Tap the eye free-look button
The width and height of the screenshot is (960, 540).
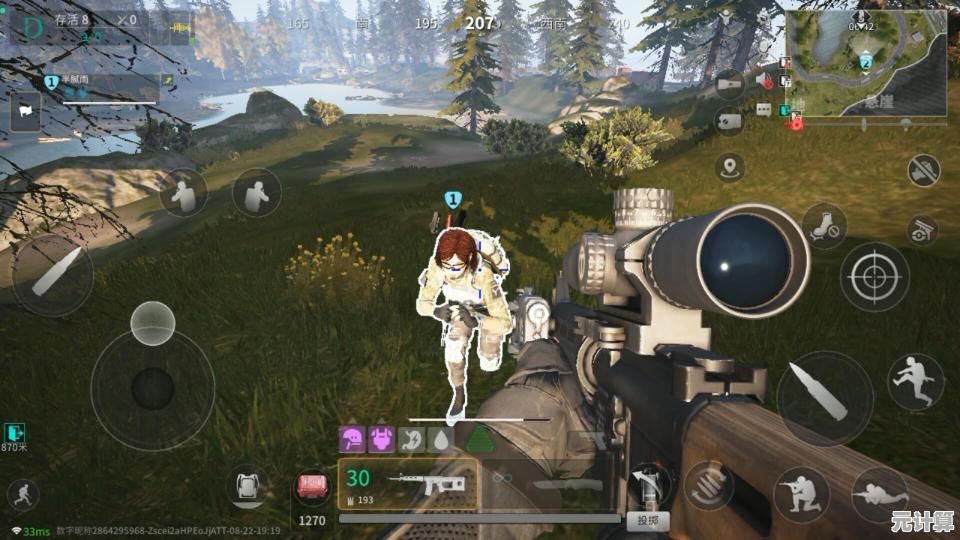point(923,230)
